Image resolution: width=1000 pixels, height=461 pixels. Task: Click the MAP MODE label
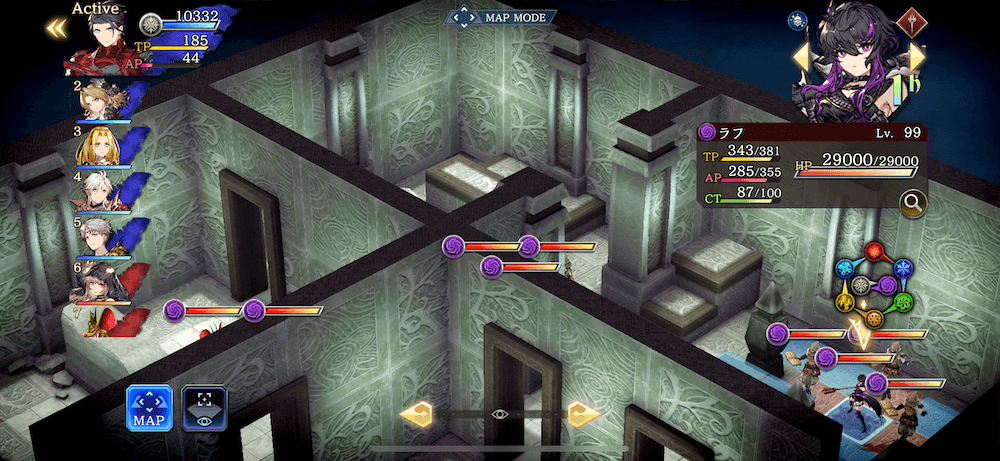[501, 18]
